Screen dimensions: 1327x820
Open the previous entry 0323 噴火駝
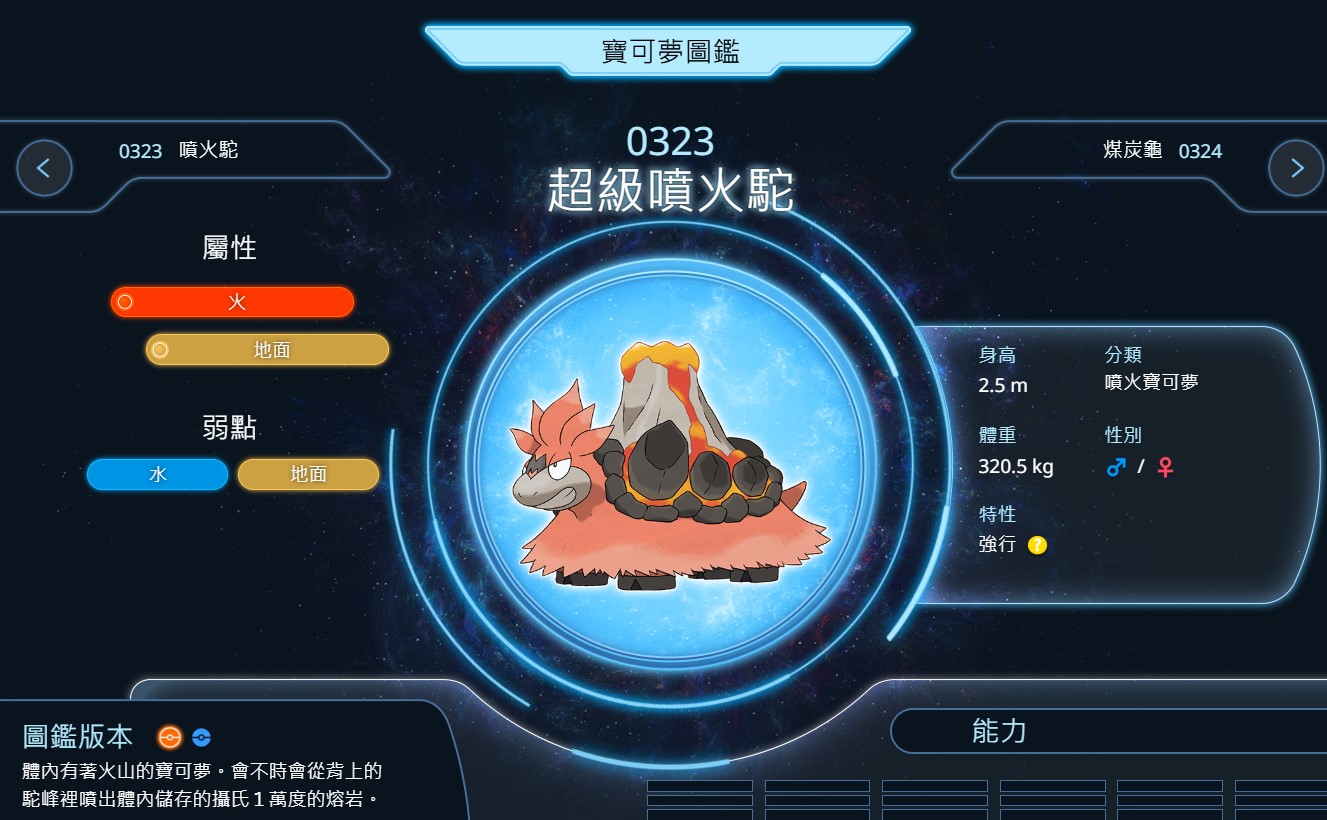click(178, 151)
